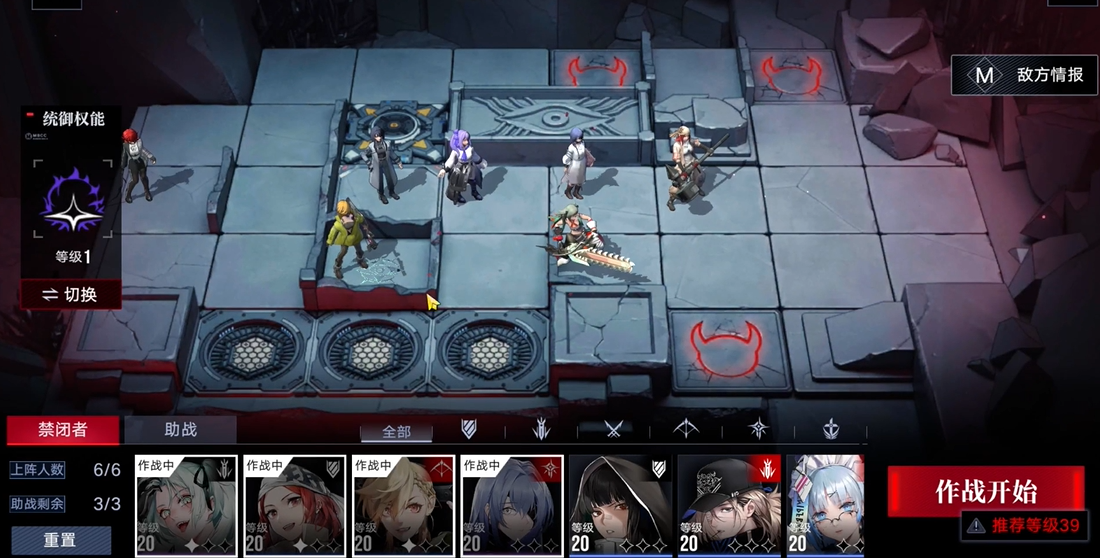The width and height of the screenshot is (1100, 558).
Task: Switch to the 禁闭者 tab
Action: pos(62,430)
